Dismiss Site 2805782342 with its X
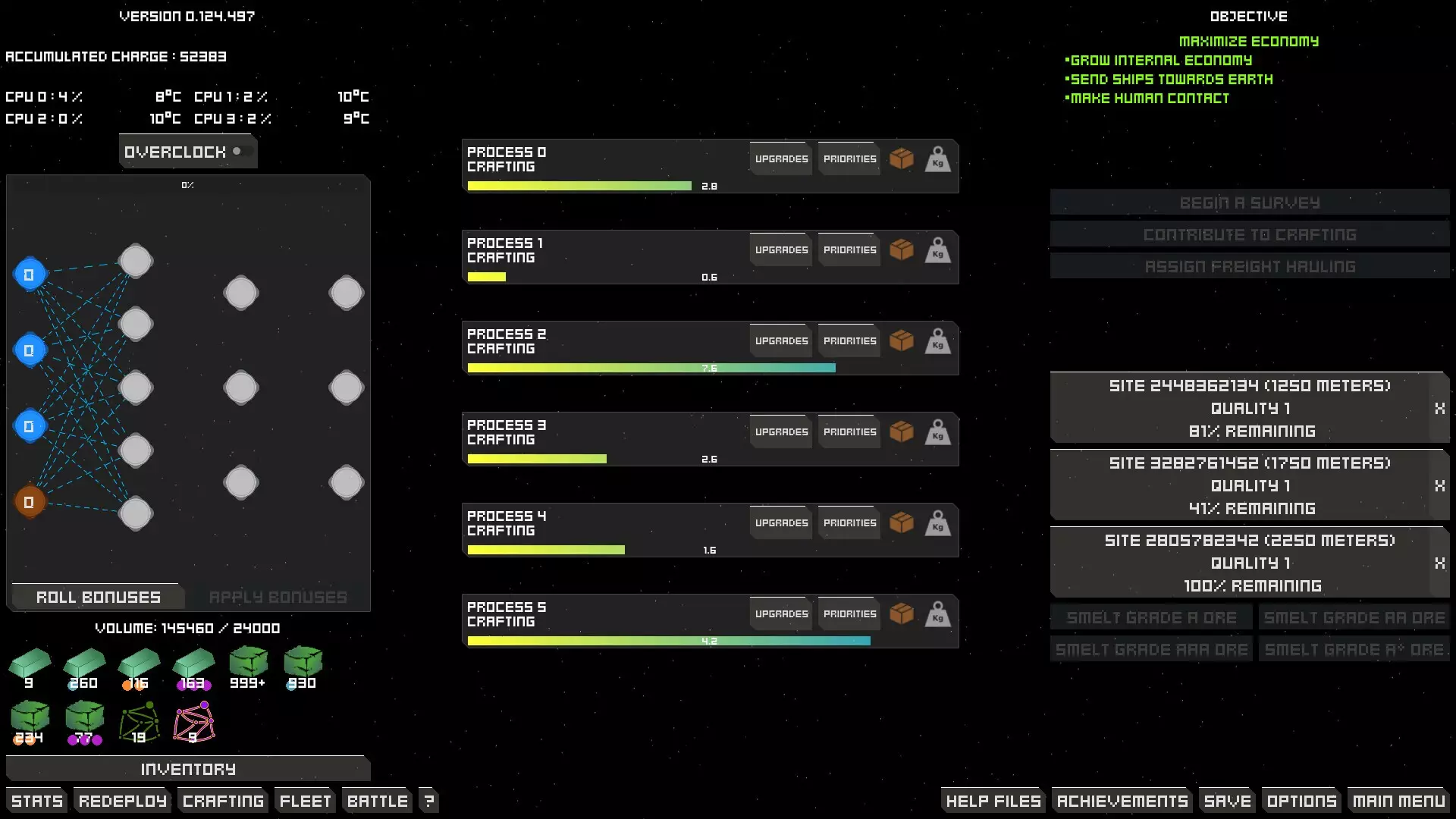Image resolution: width=1456 pixels, height=819 pixels. 1439,563
